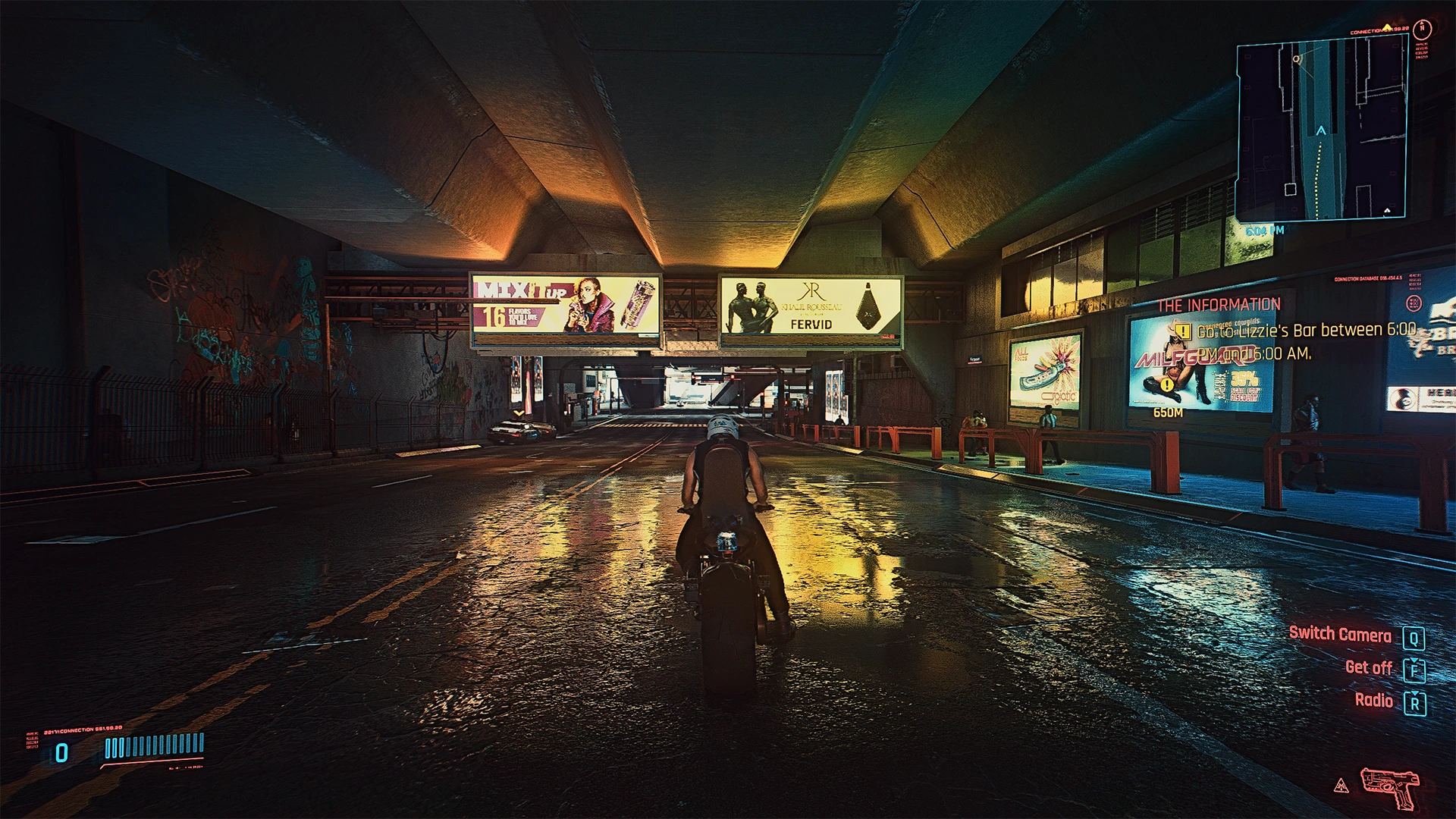Click the pistol weapon icon in bottom-right HUD
Image resolution: width=1456 pixels, height=819 pixels.
(1389, 787)
